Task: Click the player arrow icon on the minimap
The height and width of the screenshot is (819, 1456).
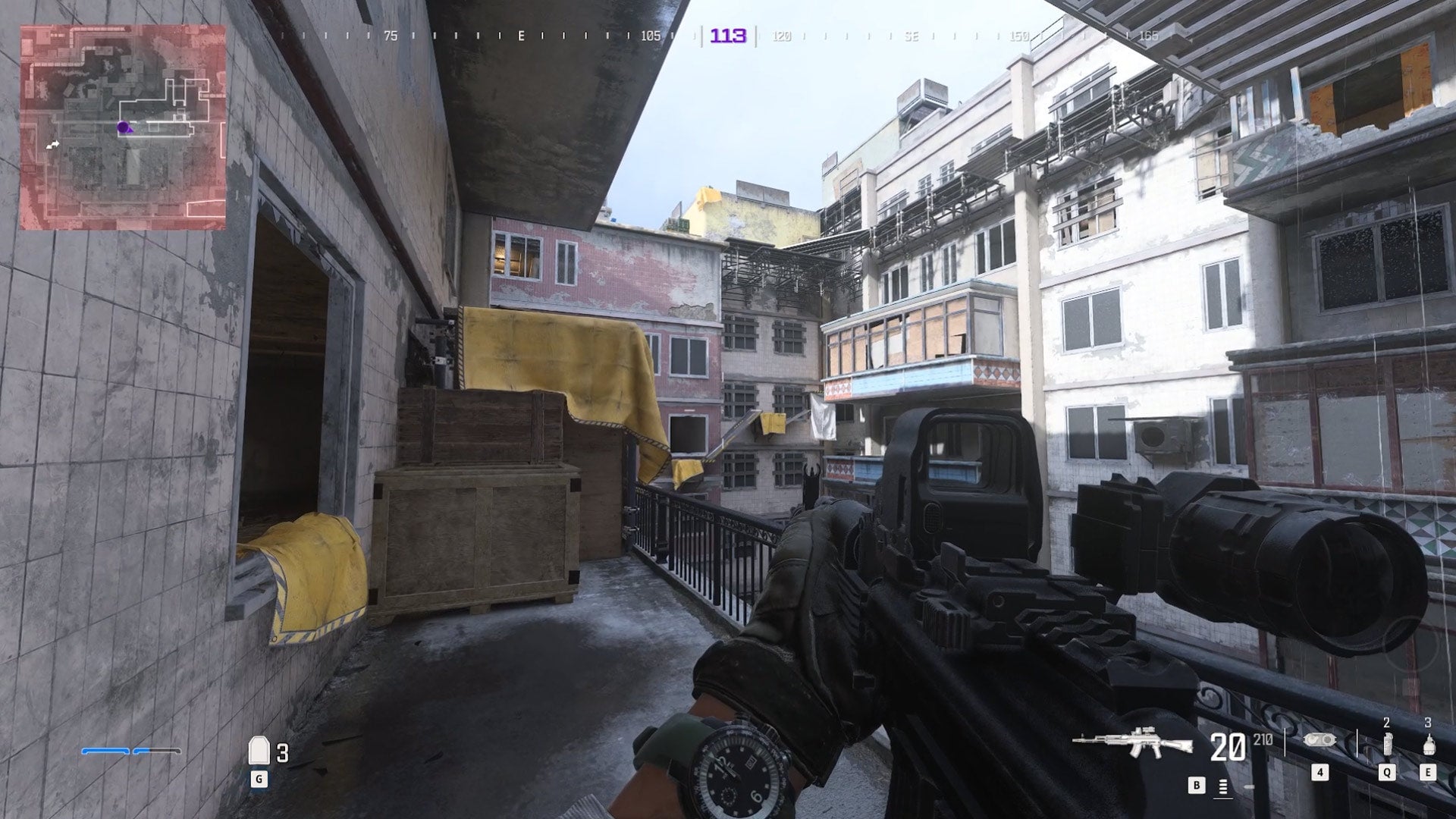Action: 51,144
